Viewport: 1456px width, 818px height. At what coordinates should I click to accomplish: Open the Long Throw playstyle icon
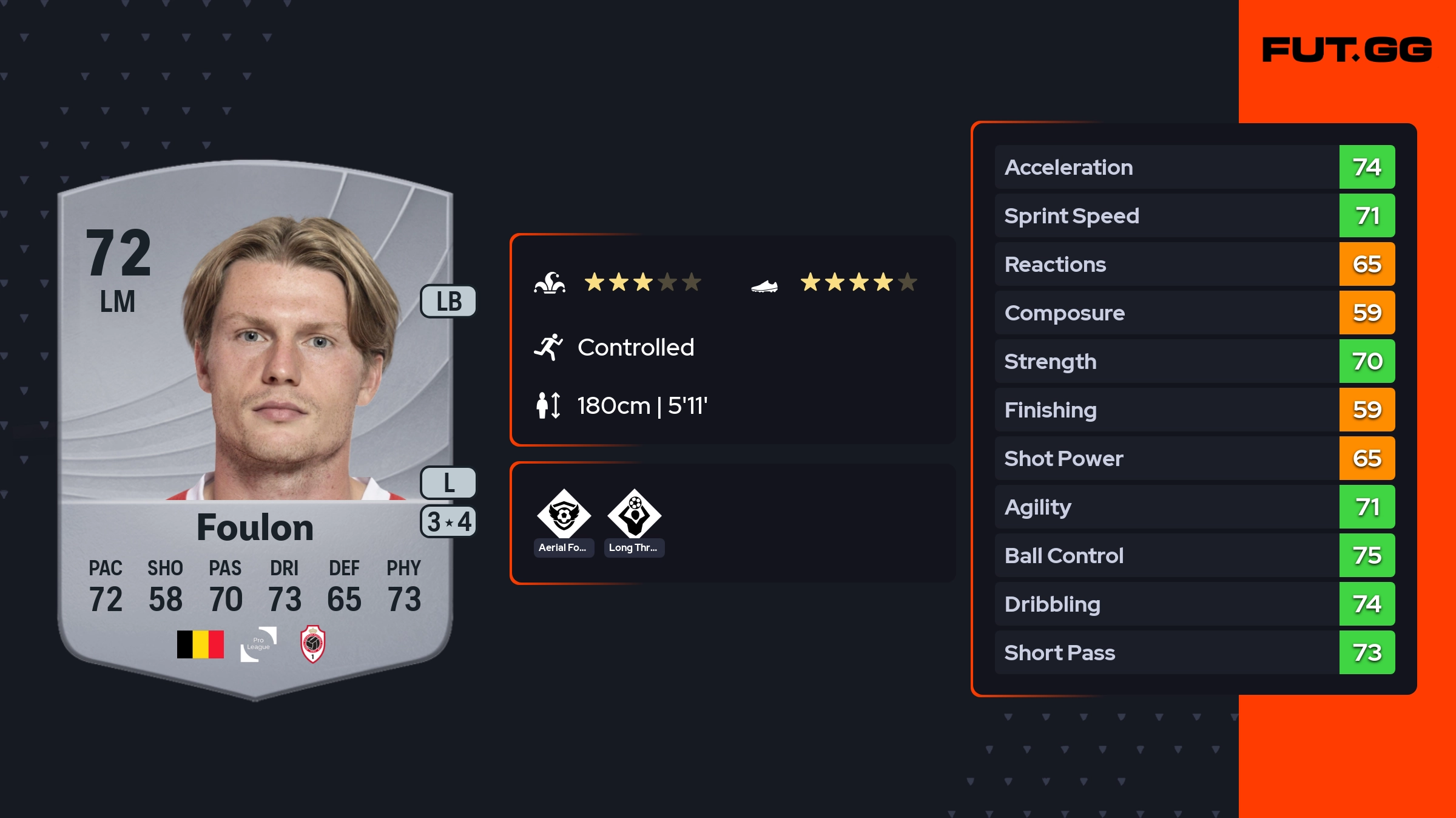point(634,515)
